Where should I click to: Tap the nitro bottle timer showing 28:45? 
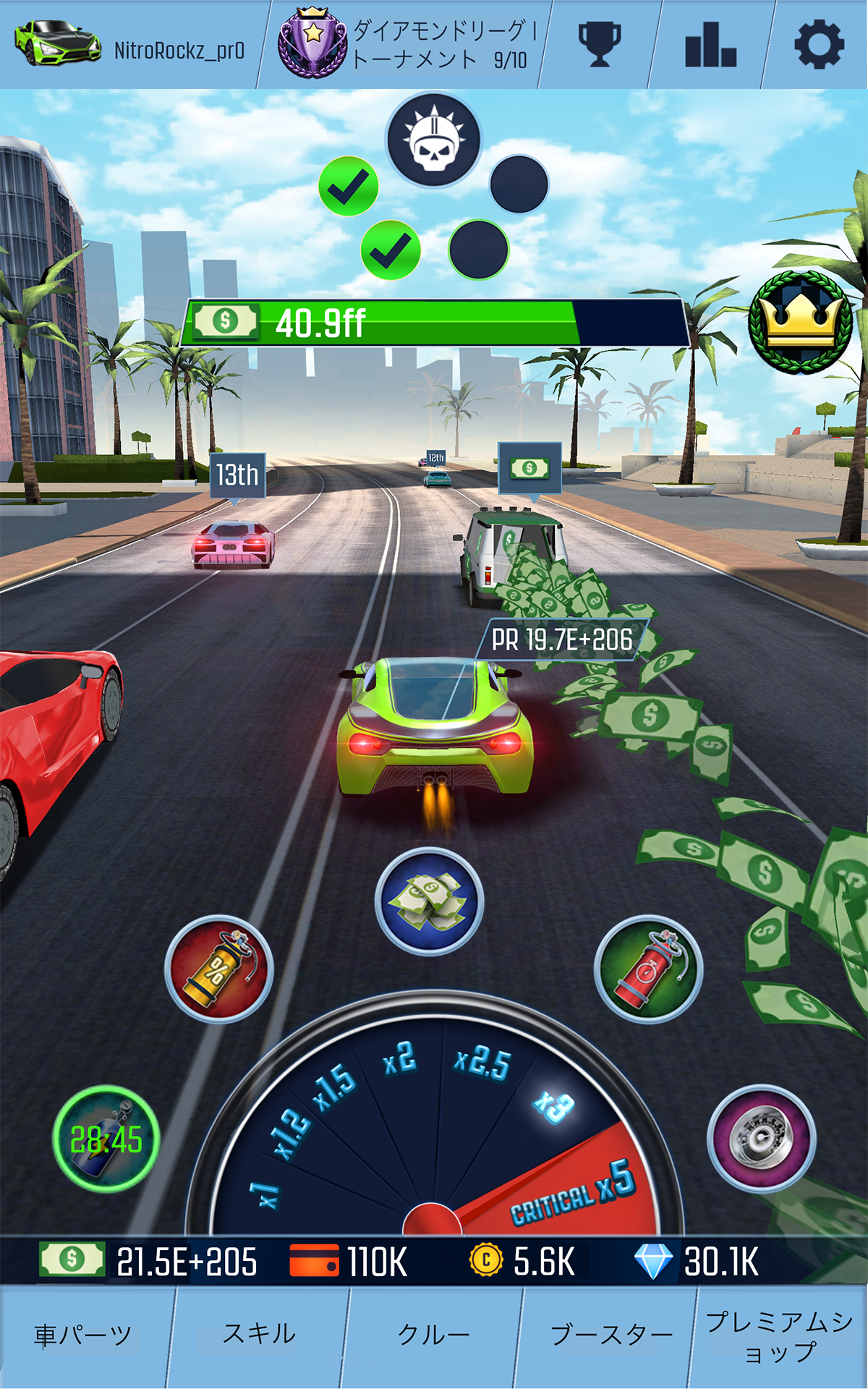(x=106, y=1139)
